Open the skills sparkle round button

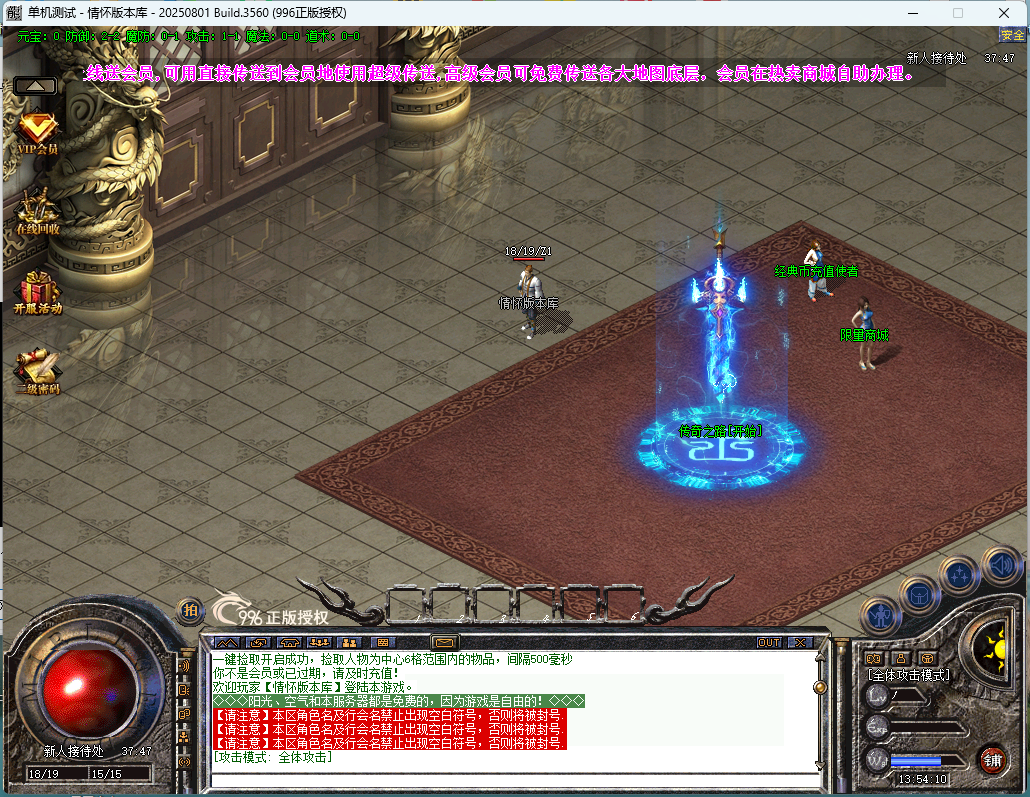point(959,575)
